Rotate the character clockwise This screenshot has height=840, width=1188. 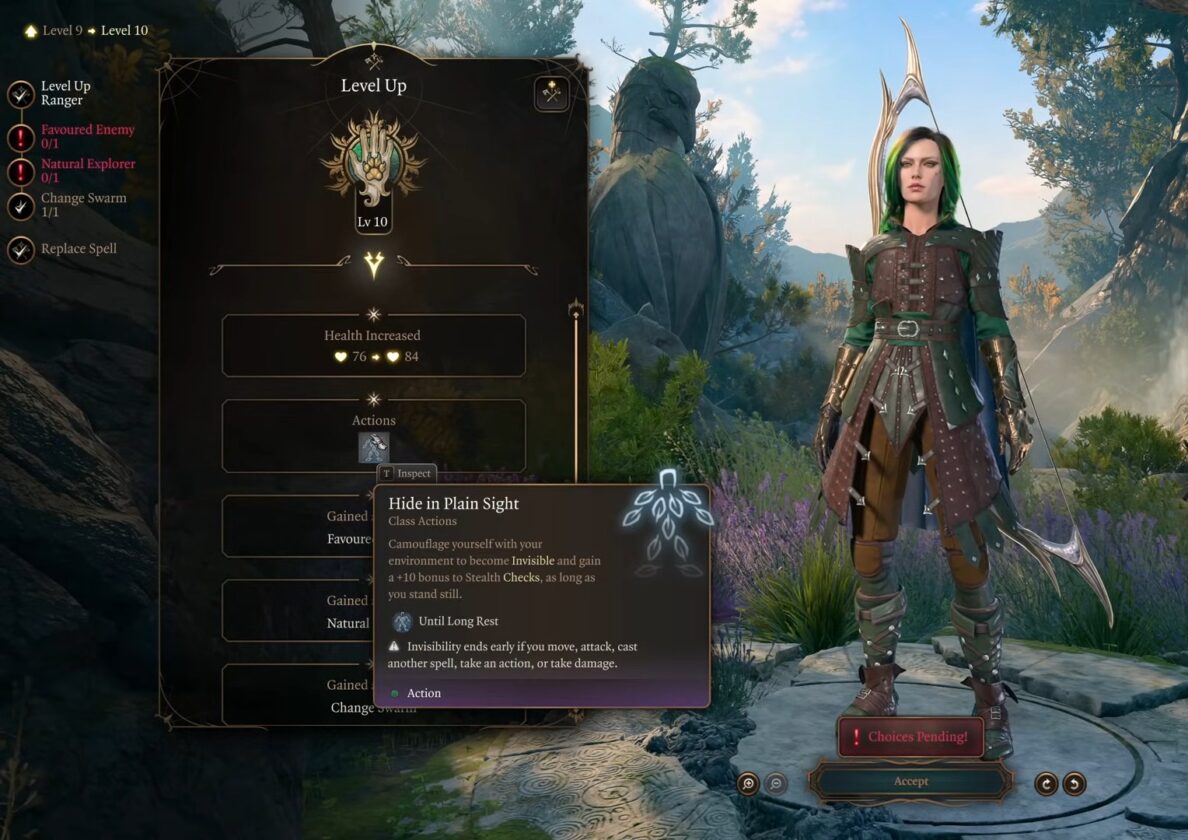coord(1046,783)
